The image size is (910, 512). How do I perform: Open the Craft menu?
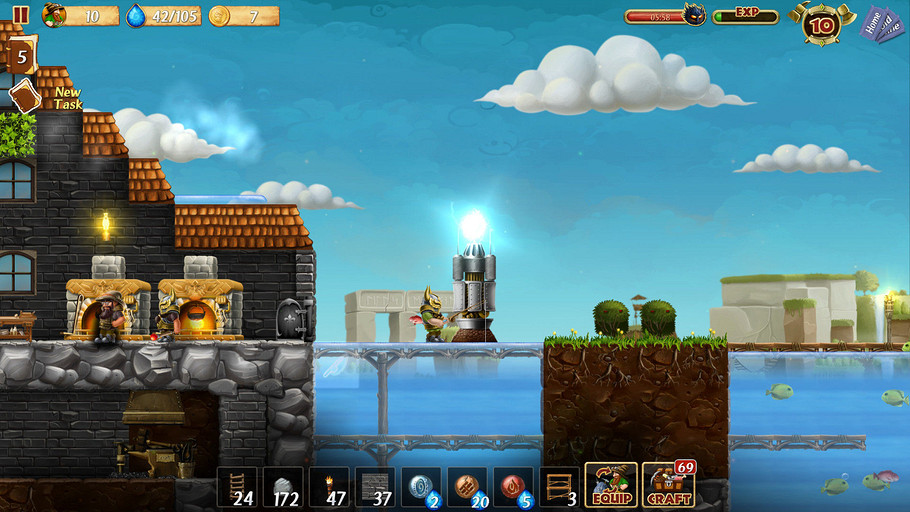point(669,486)
